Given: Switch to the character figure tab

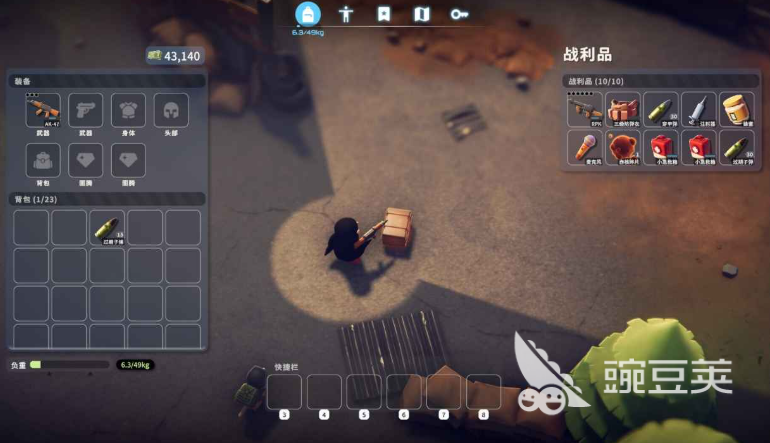Looking at the screenshot, I should 346,14.
